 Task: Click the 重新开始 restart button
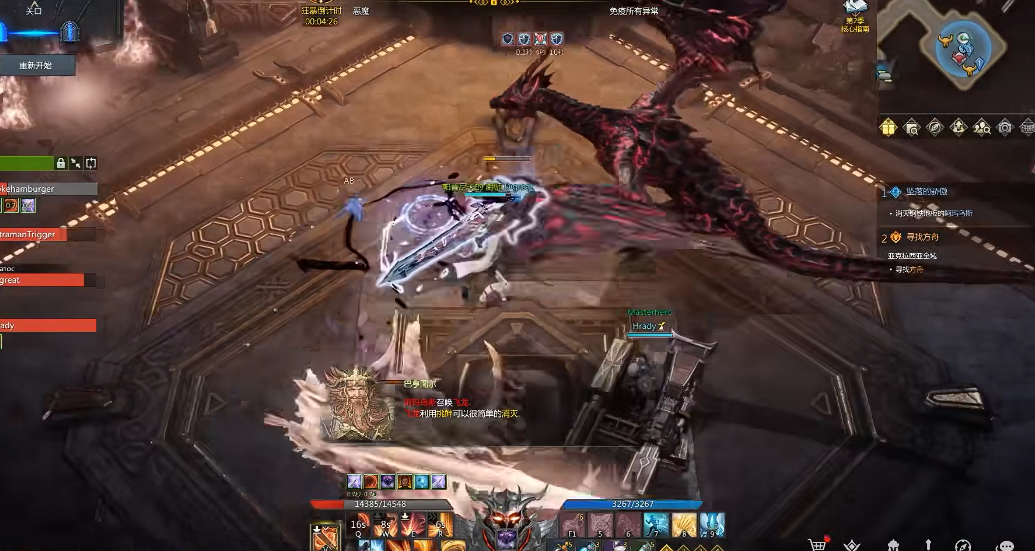coord(35,65)
